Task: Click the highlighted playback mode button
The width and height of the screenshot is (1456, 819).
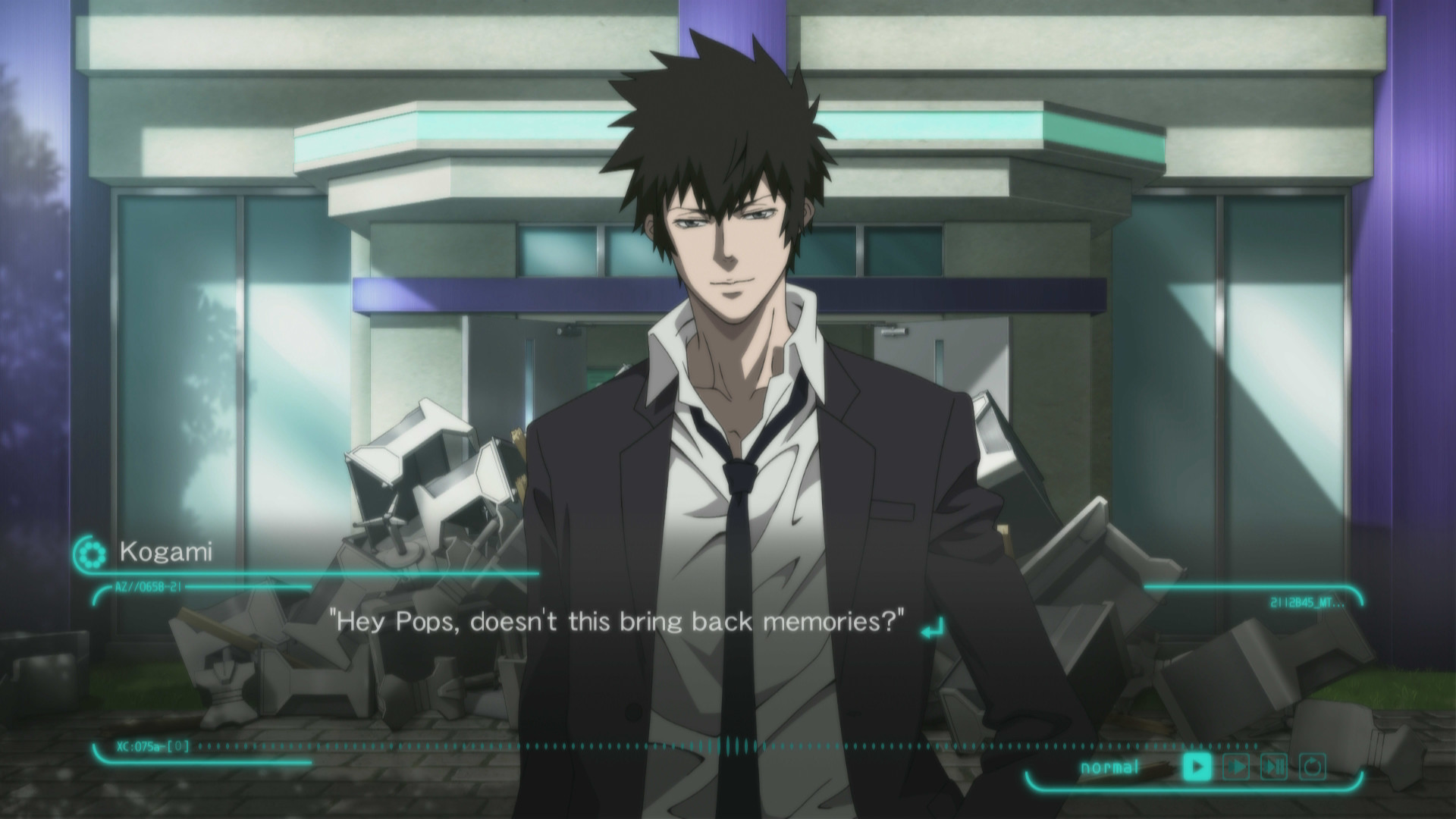Action: point(1197,765)
